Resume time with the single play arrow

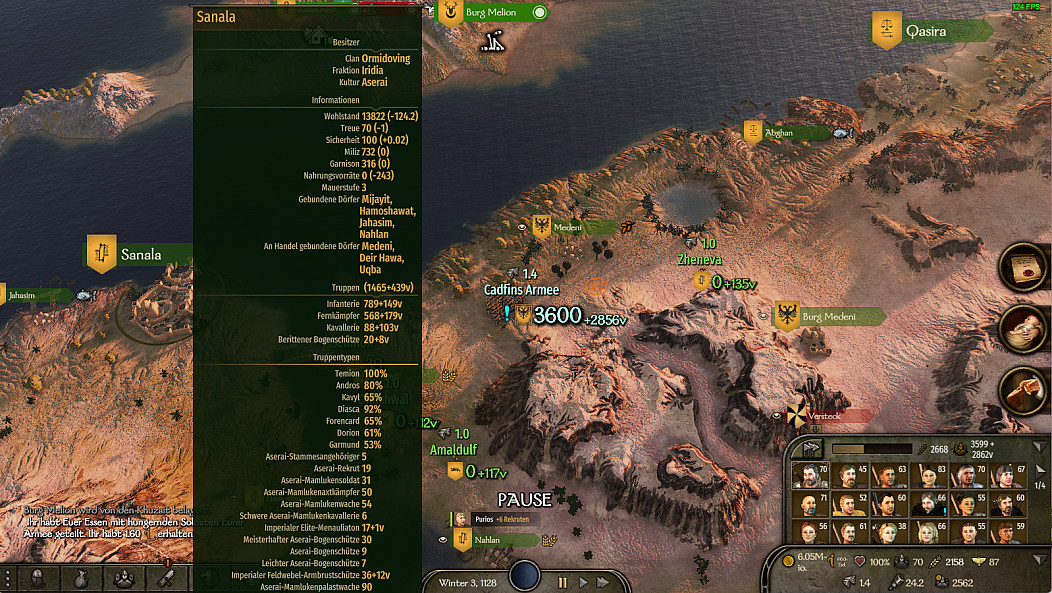[x=582, y=582]
